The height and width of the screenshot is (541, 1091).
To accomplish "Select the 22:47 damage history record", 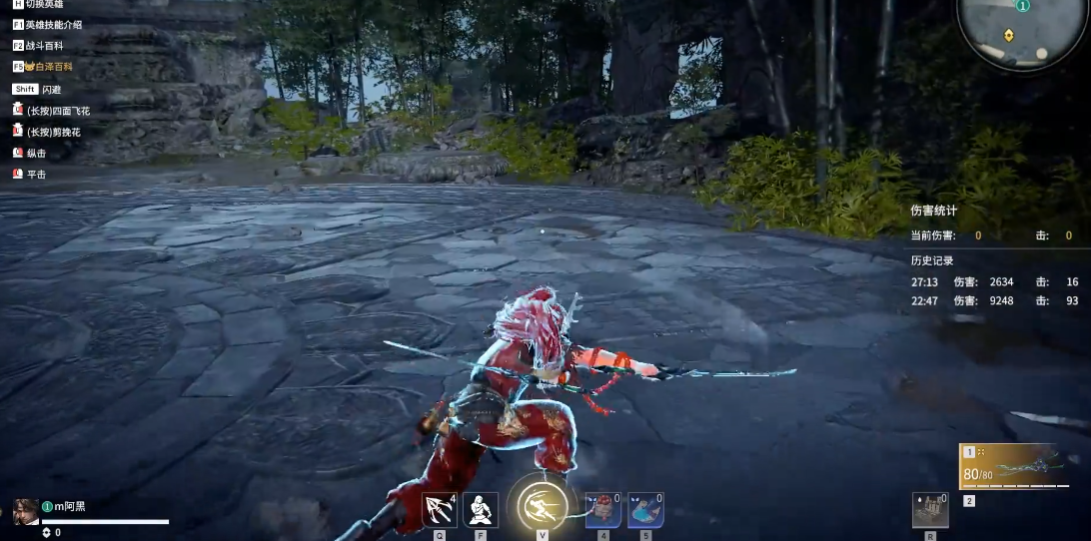I will click(993, 301).
